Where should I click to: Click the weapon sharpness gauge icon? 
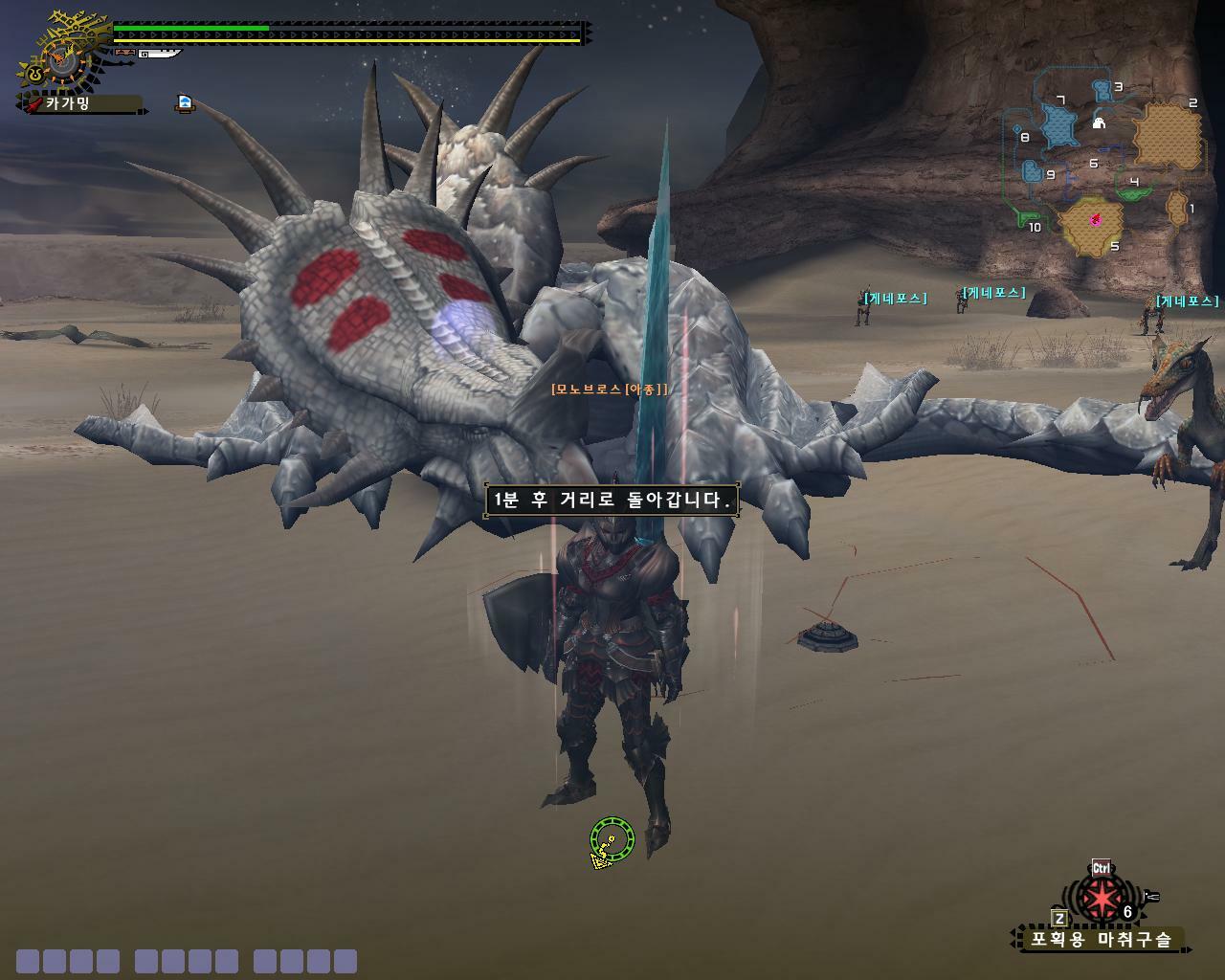click(x=159, y=54)
